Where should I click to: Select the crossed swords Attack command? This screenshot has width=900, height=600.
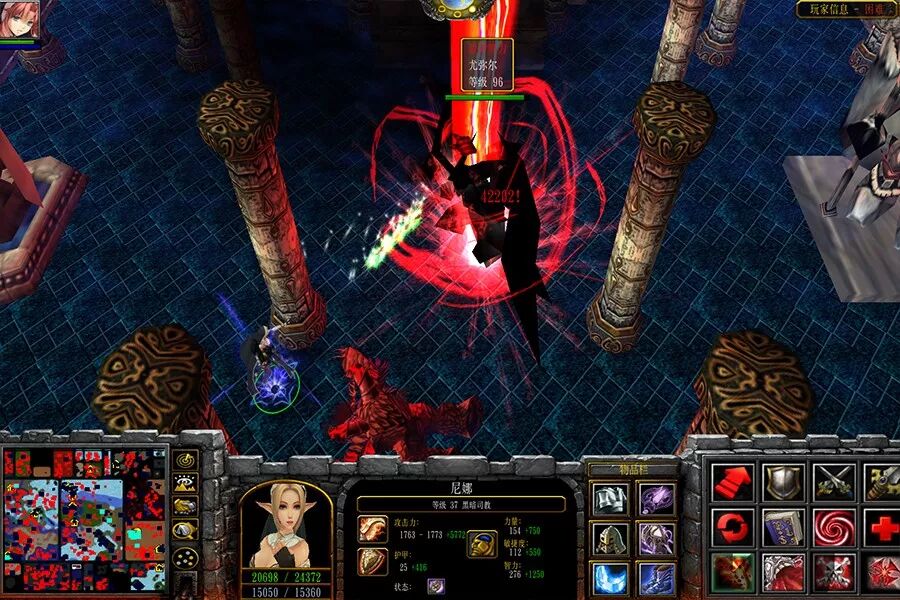[x=832, y=482]
